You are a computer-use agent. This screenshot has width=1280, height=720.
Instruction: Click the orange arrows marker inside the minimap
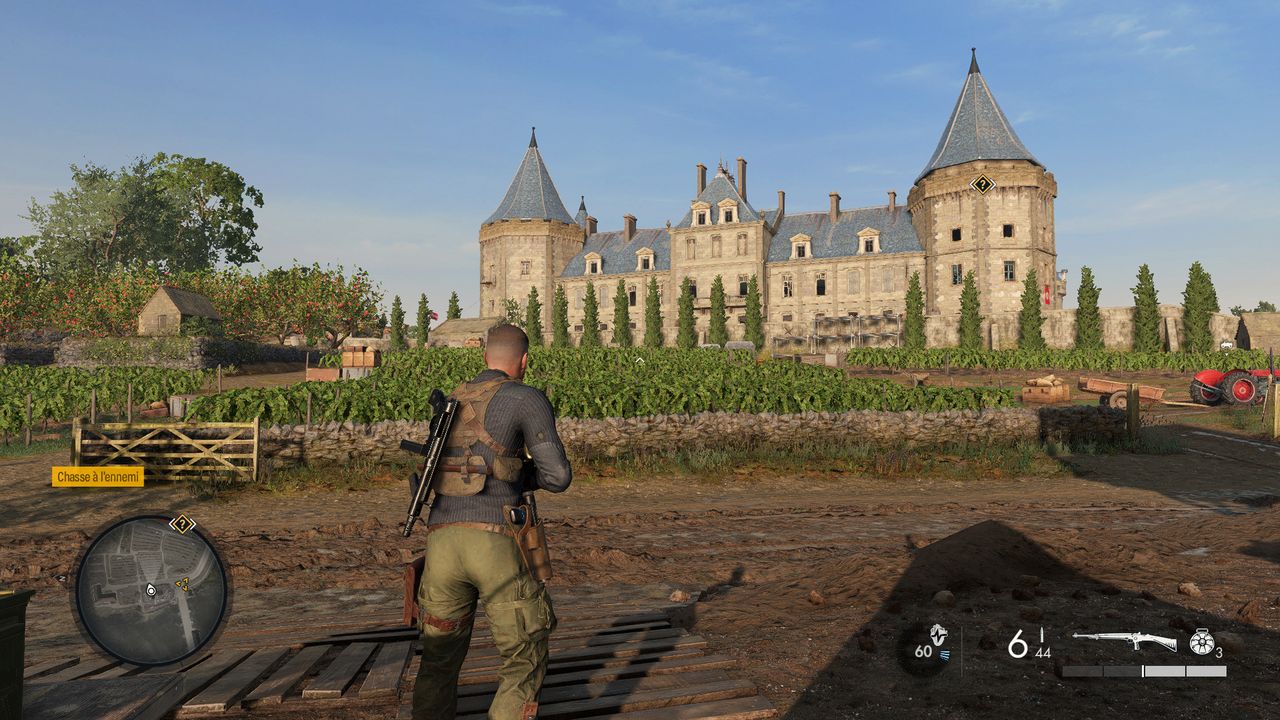182,582
